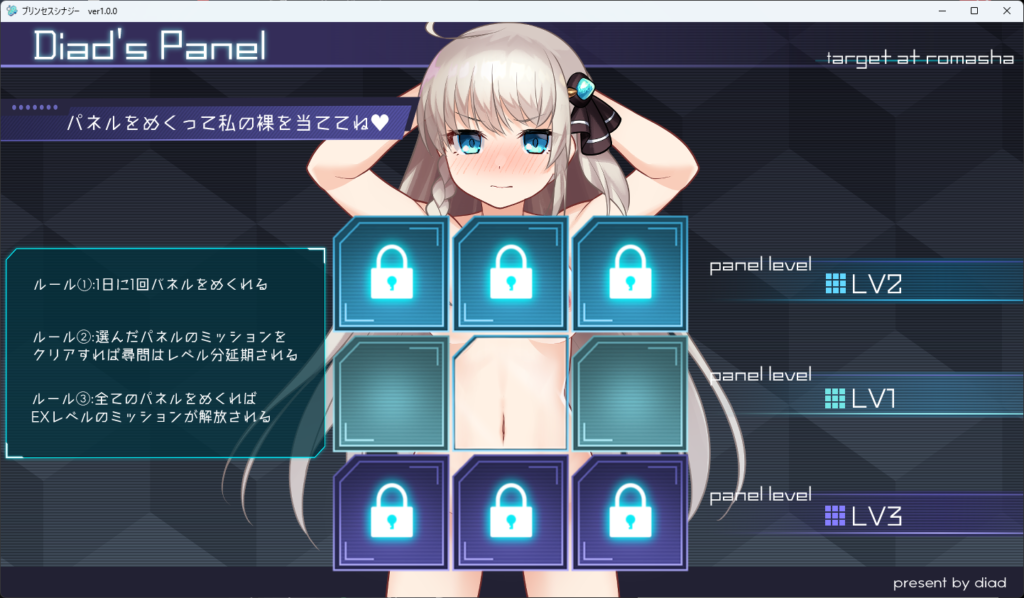Flip the leftmost purple LV3 locked panel
1024x598 pixels.
[391, 512]
